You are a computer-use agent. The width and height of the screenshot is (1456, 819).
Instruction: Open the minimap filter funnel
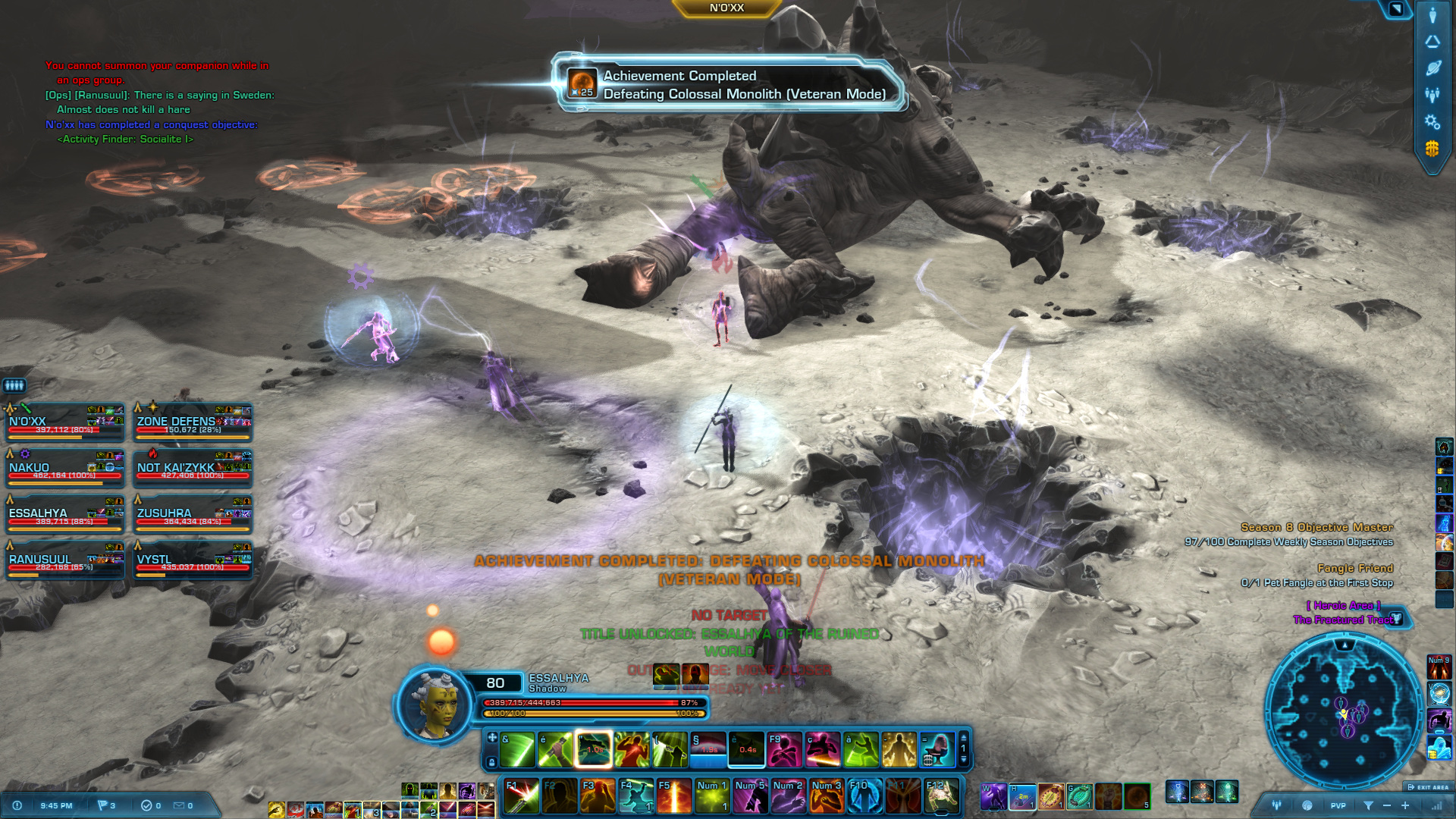pyautogui.click(x=1368, y=805)
